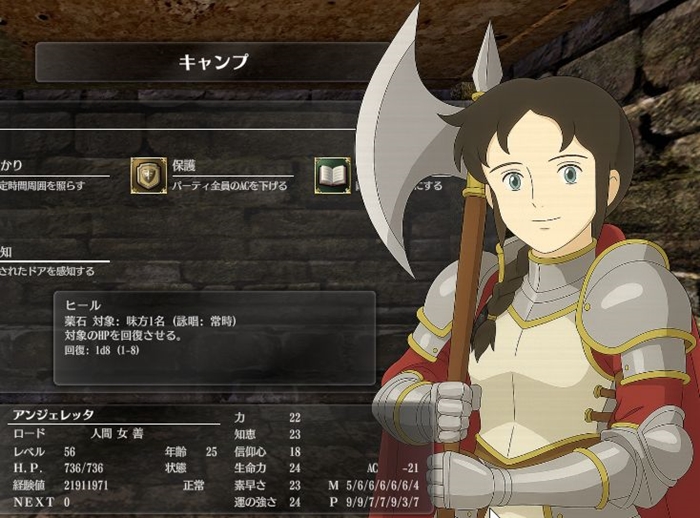Choose the open book spell icon
Viewport: 700px width, 518px height.
coord(332,175)
